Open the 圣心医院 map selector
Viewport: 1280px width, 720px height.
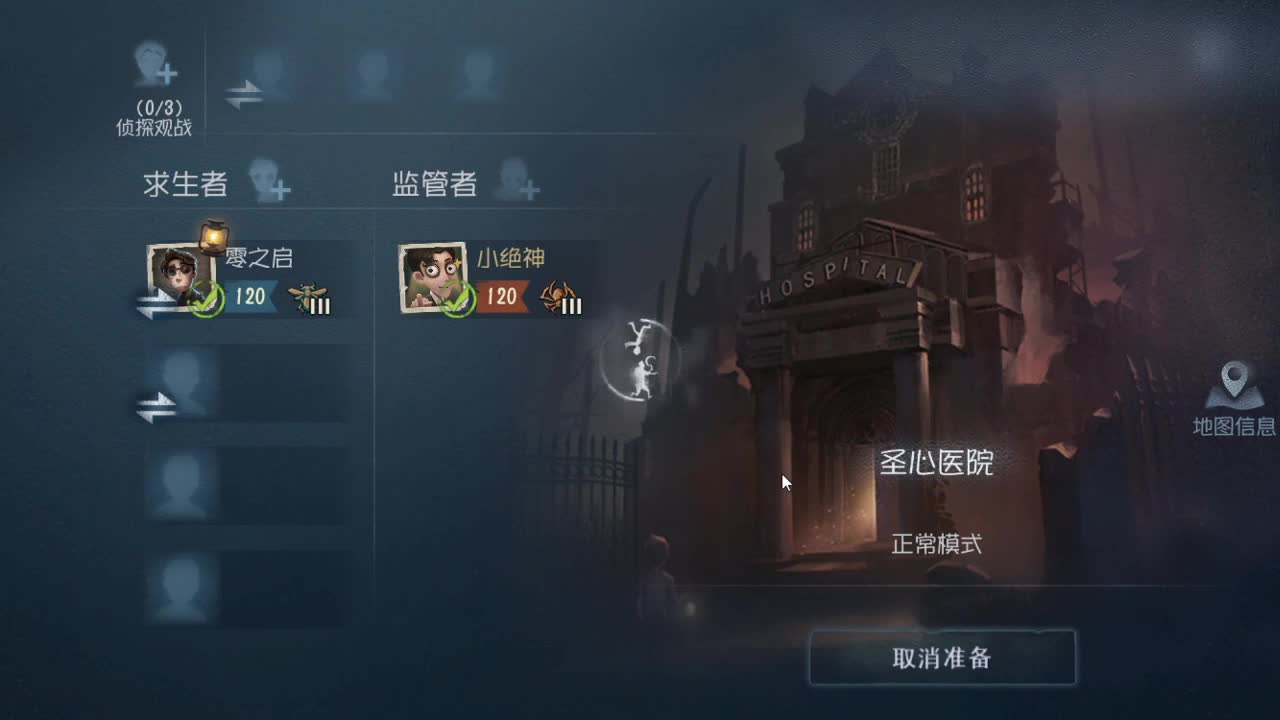[938, 464]
